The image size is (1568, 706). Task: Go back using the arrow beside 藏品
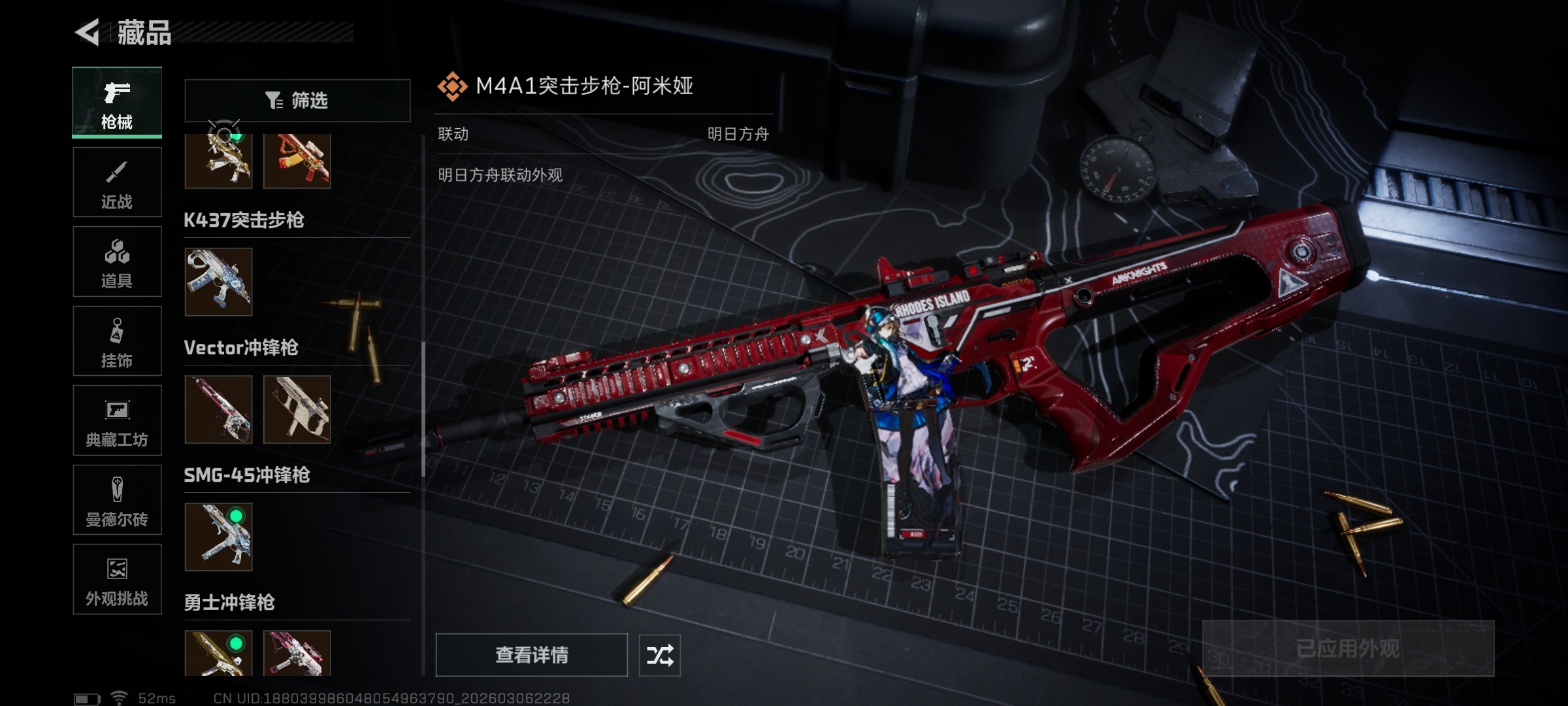coord(88,32)
